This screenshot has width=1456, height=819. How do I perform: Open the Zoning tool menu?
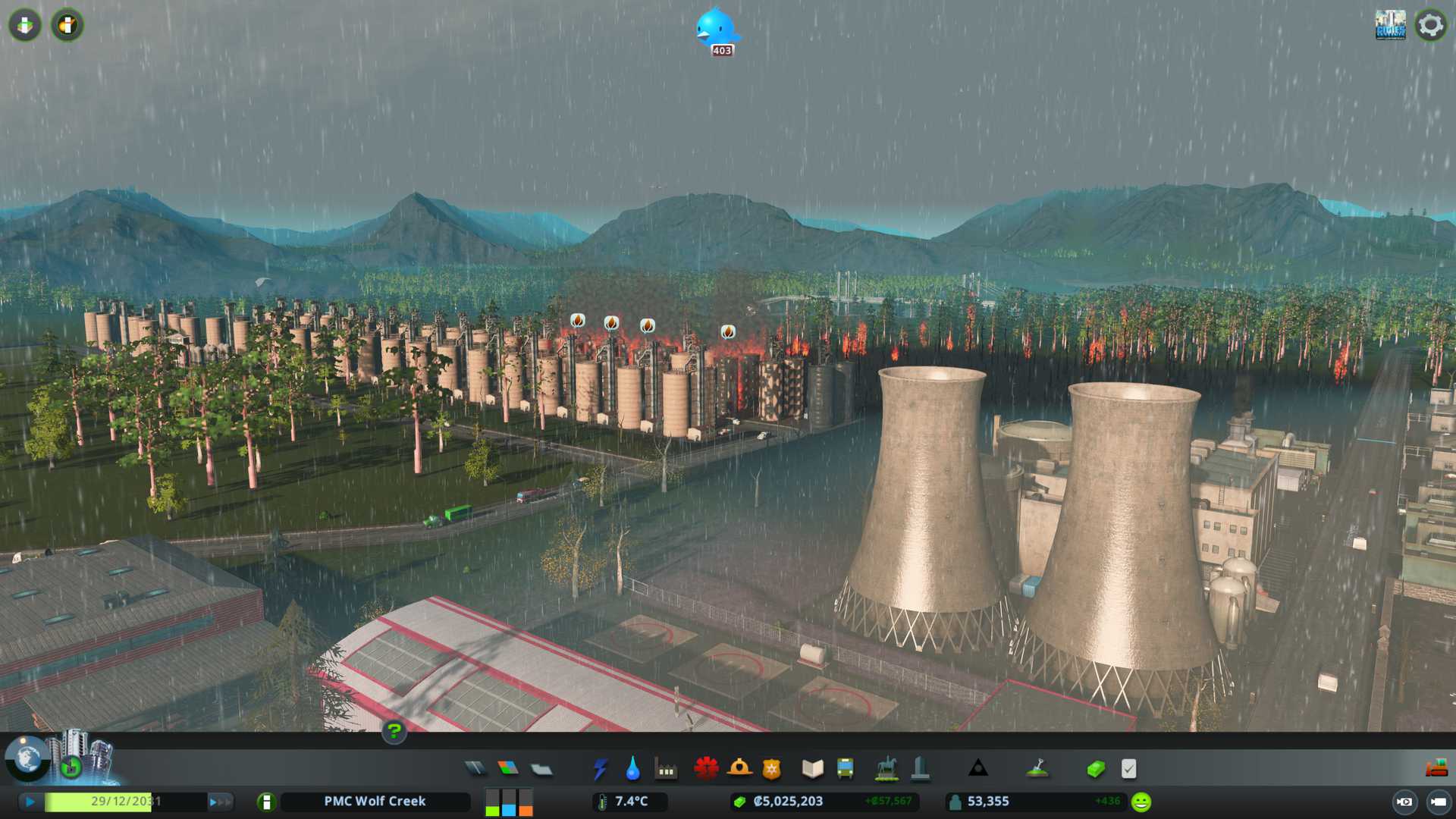(x=508, y=769)
